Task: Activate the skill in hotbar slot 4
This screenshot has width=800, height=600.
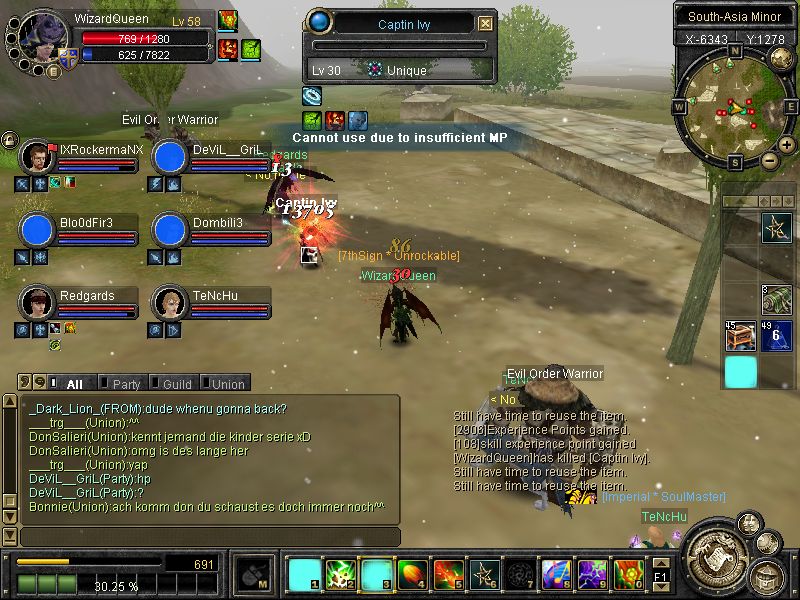Action: (x=412, y=574)
